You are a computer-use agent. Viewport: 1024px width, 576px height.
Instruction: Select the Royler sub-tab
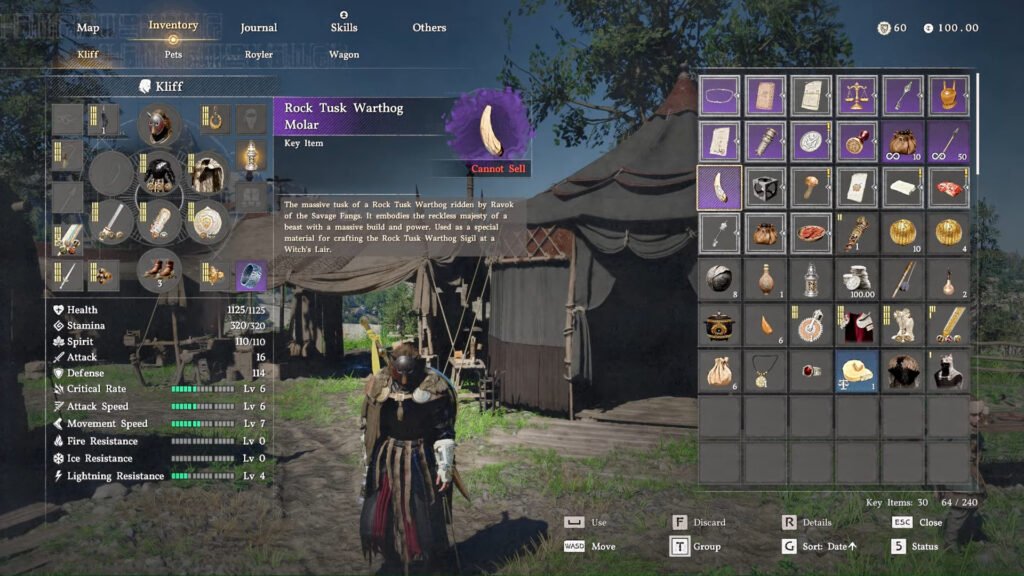259,54
